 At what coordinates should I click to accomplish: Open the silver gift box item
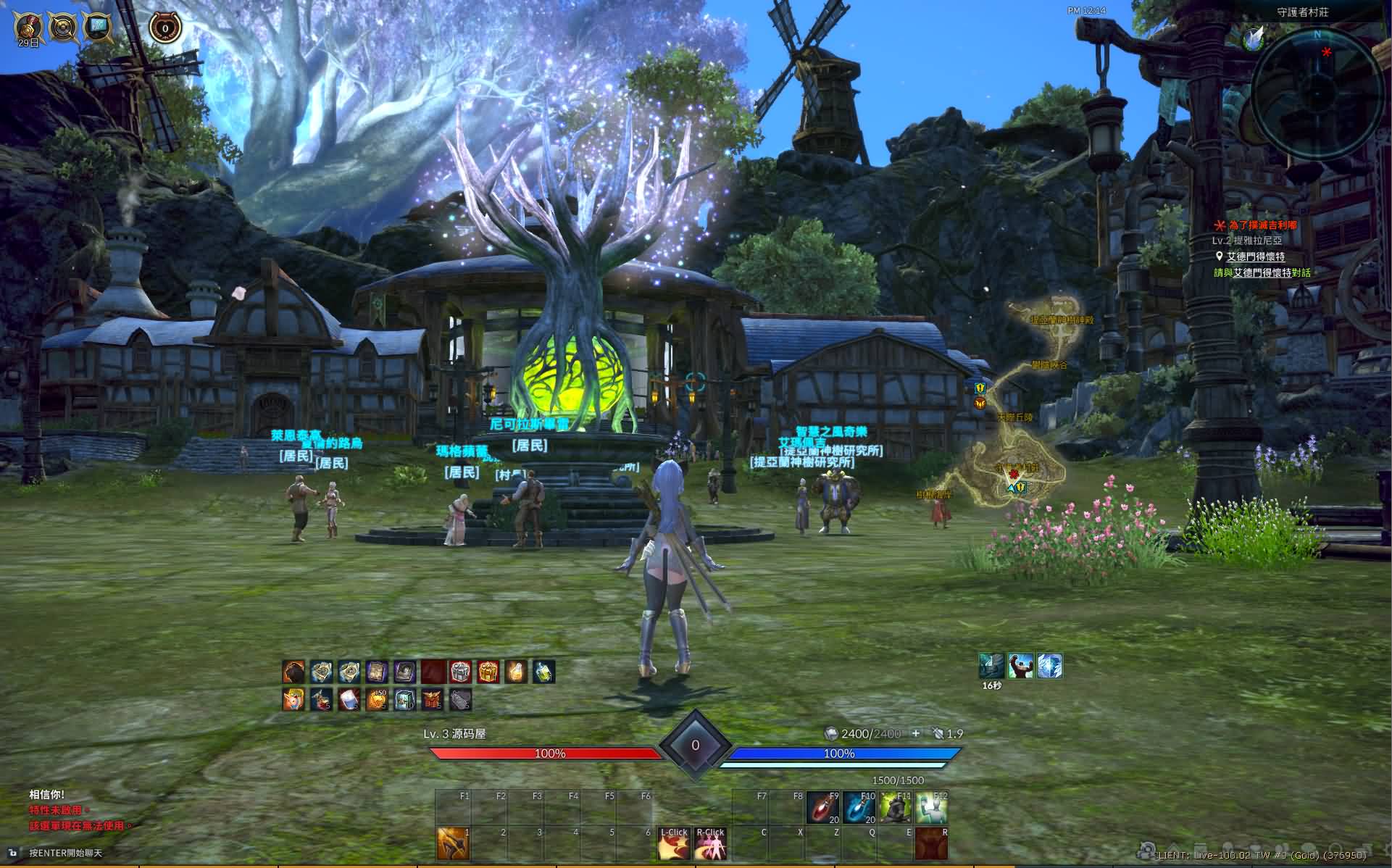[x=460, y=672]
